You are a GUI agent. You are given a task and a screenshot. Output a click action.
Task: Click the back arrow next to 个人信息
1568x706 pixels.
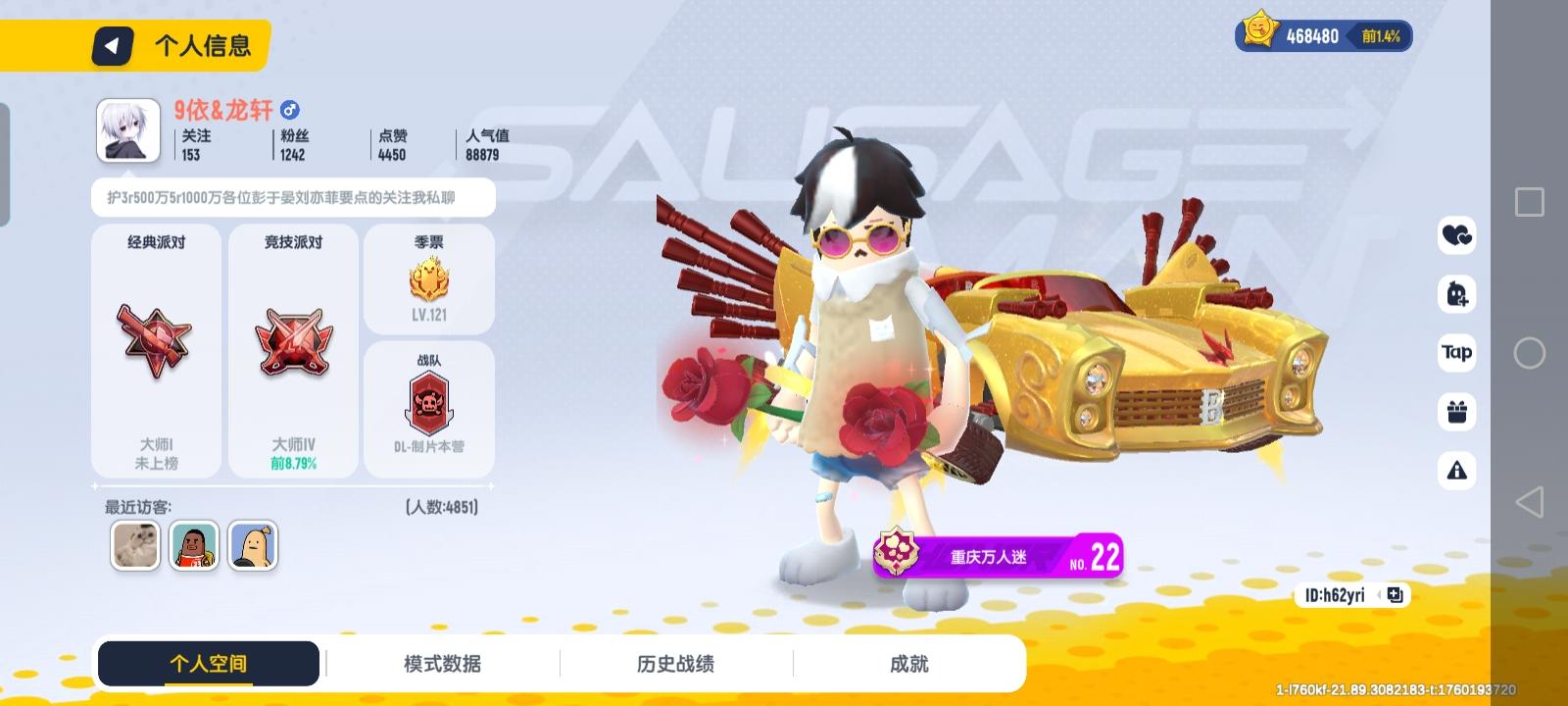[111, 44]
